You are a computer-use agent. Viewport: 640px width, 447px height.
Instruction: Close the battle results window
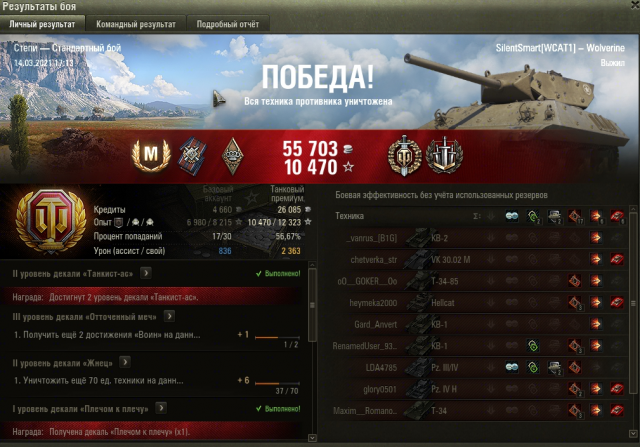(630, 7)
